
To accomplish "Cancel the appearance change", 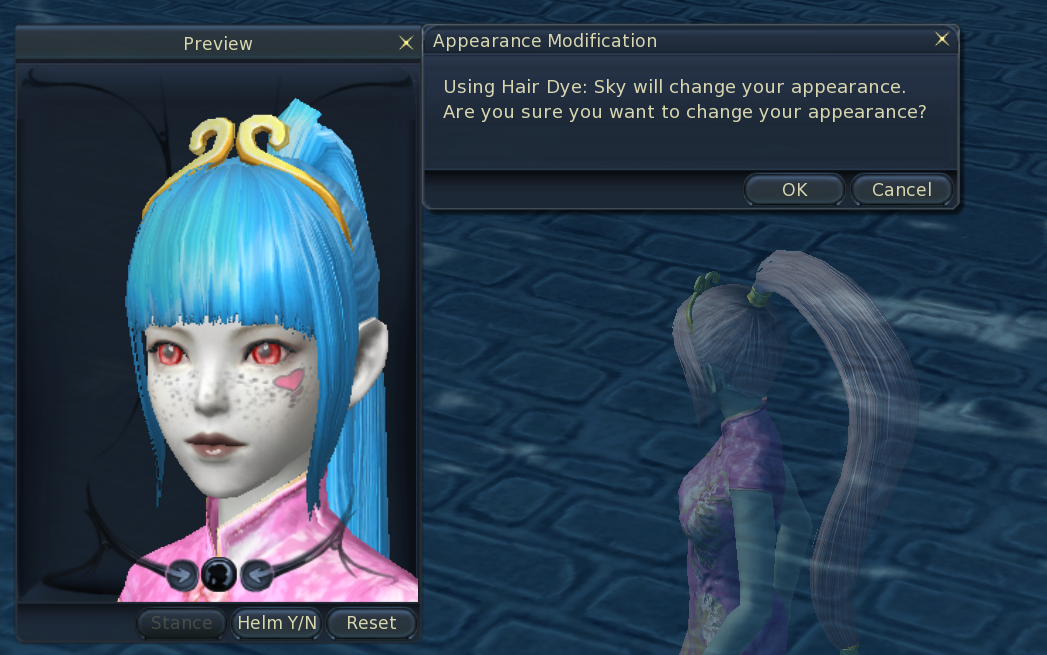I will pos(901,189).
